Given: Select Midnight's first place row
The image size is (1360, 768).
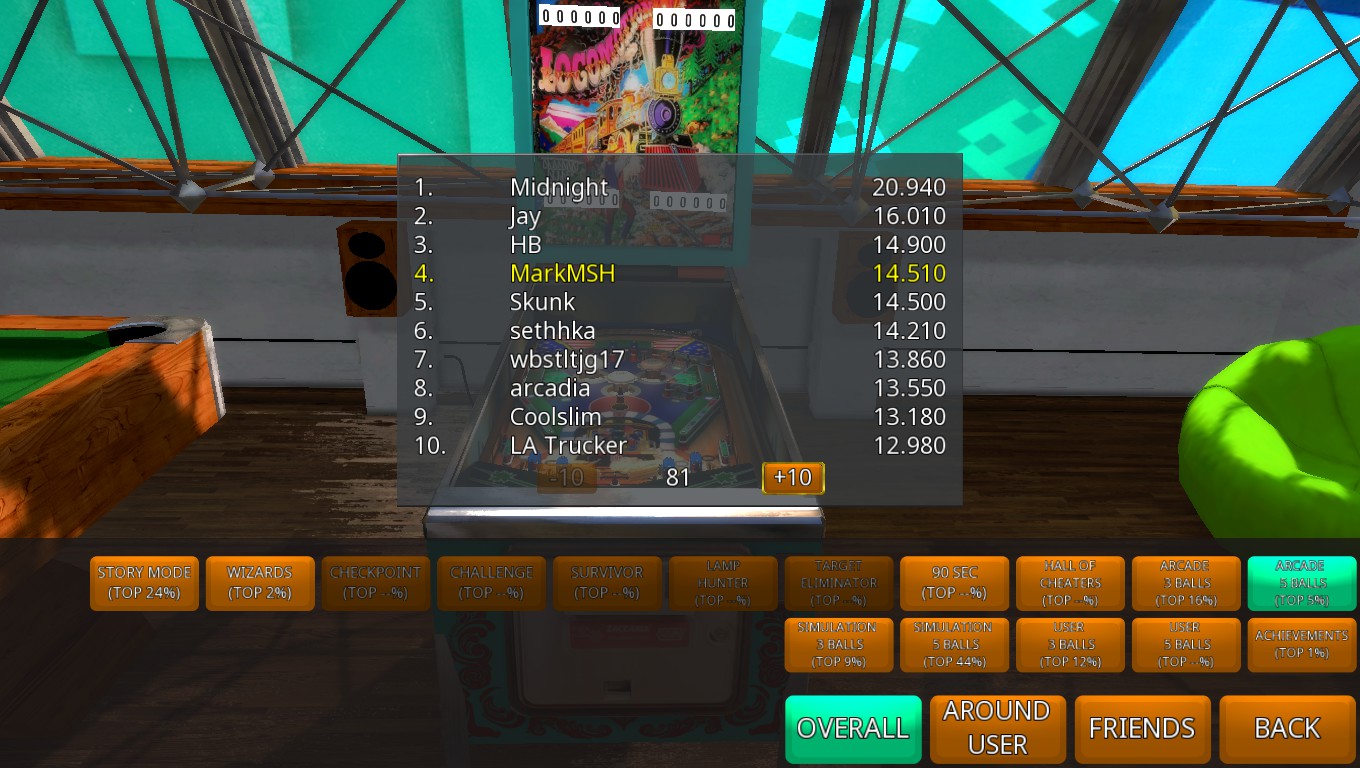Looking at the screenshot, I should tap(680, 187).
